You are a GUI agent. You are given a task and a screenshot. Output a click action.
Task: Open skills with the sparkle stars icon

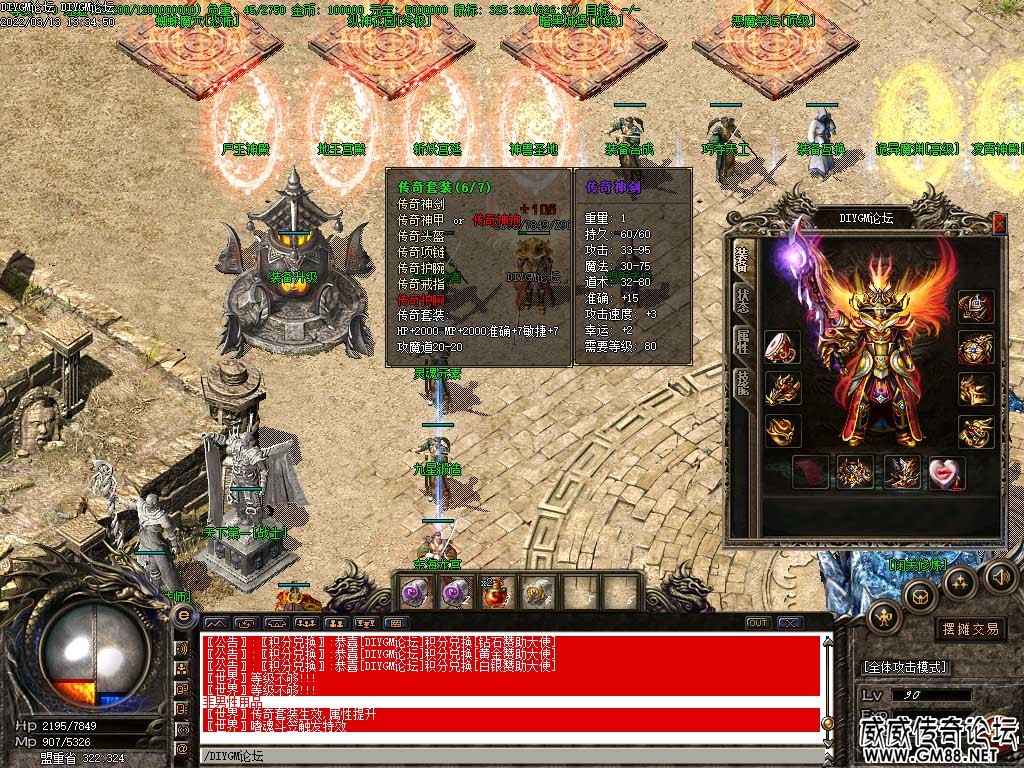click(960, 582)
